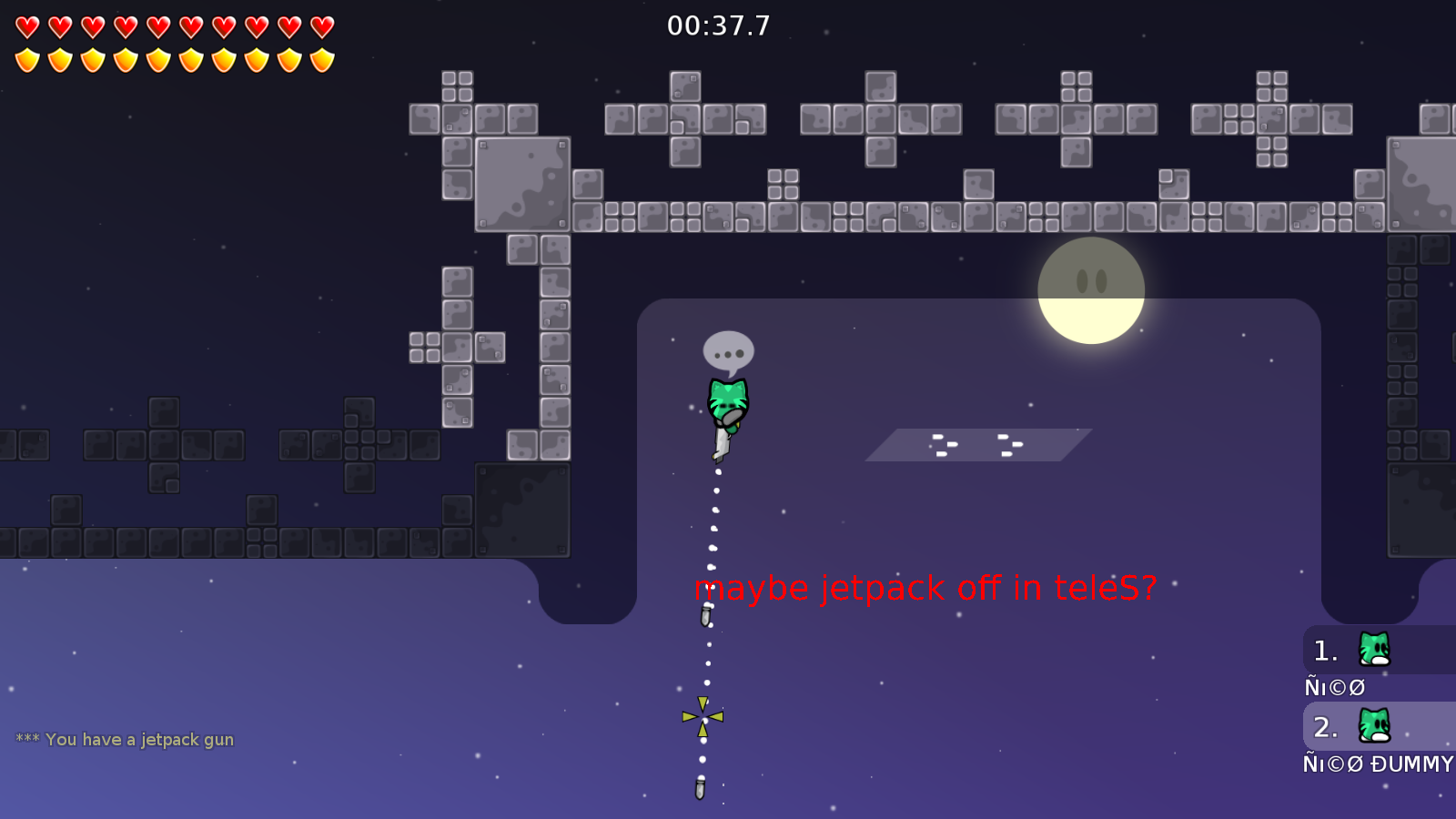Click the race timer showing 00:37.7
Viewport: 1456px width, 819px height.
pos(716,26)
